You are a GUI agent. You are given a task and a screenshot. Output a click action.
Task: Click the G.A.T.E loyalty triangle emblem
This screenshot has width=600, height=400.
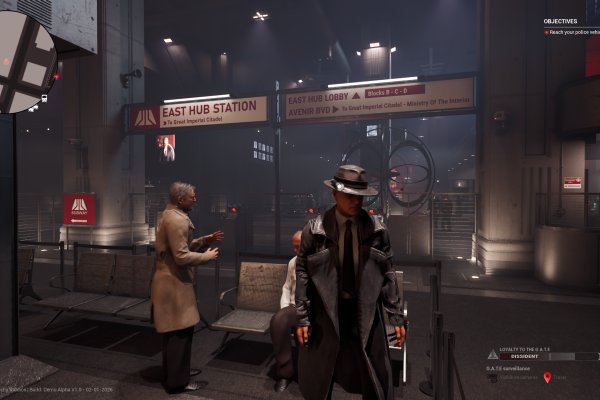[492, 355]
